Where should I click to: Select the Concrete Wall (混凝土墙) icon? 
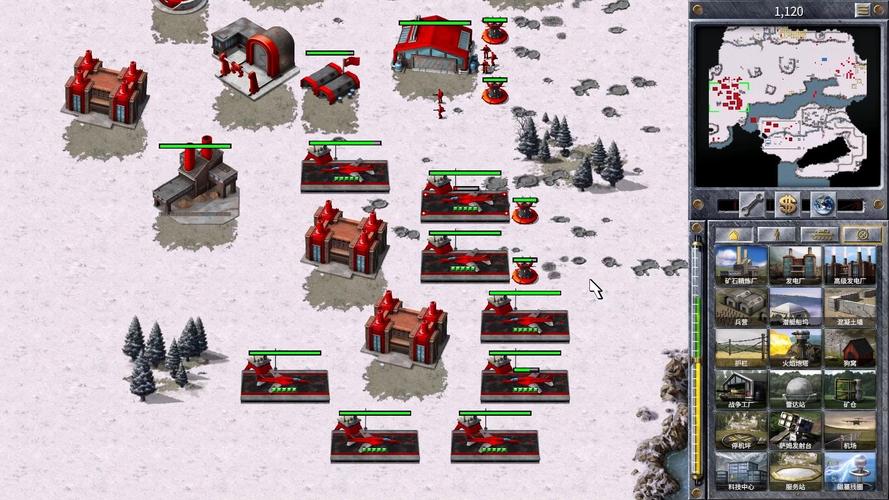tap(849, 307)
